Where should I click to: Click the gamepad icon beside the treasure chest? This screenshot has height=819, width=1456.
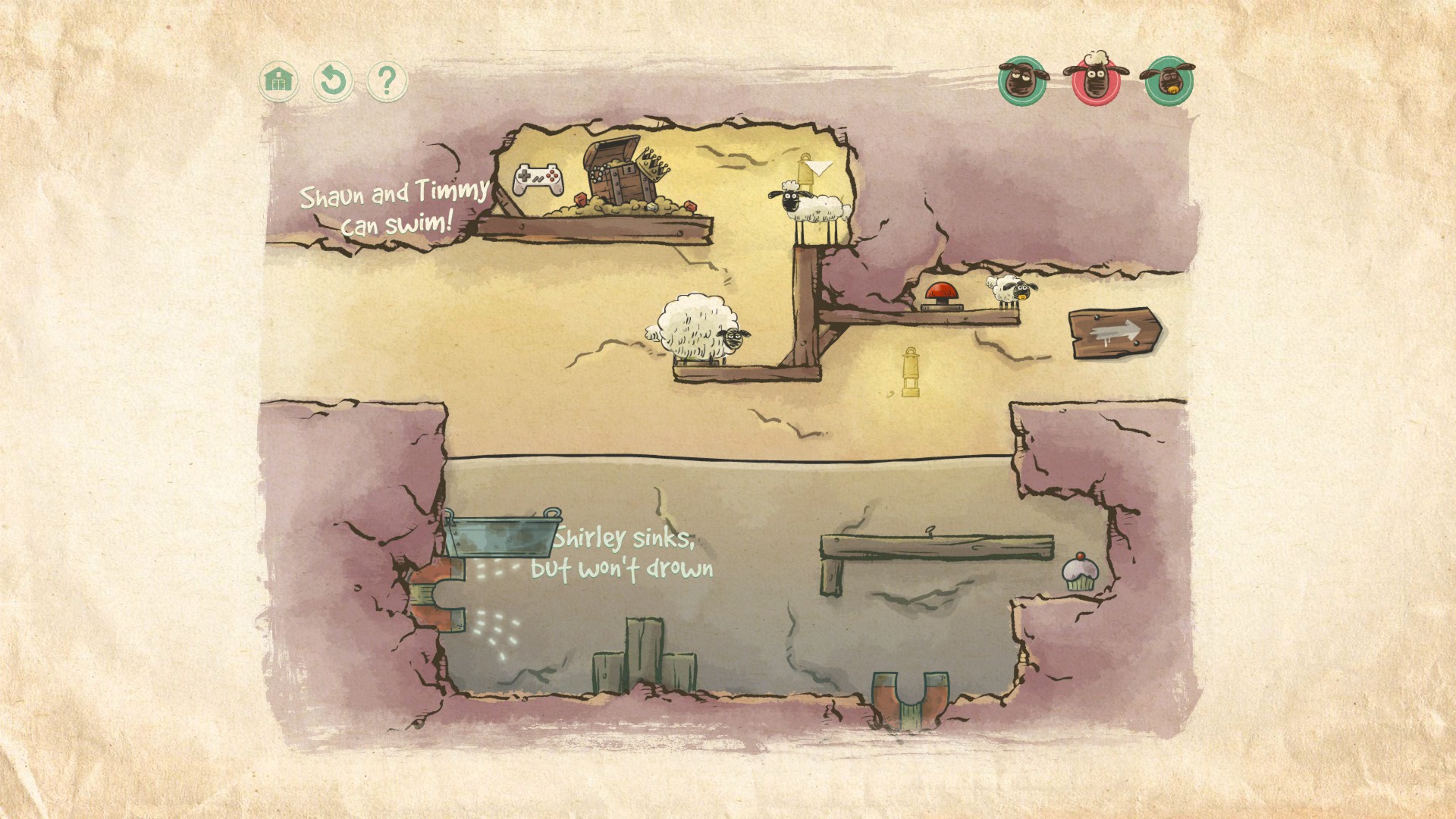pos(539,180)
